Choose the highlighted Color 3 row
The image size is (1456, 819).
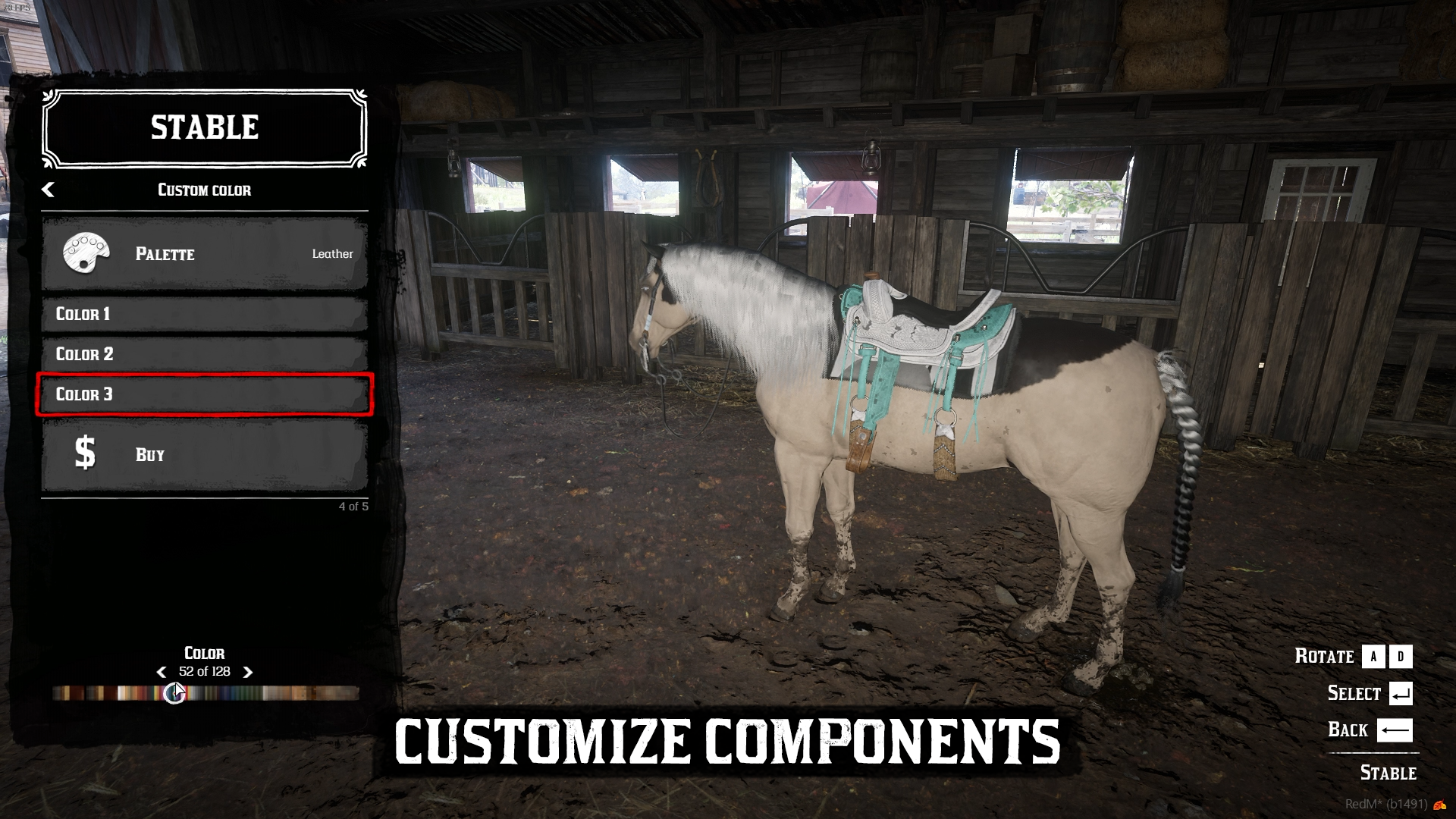pos(203,394)
